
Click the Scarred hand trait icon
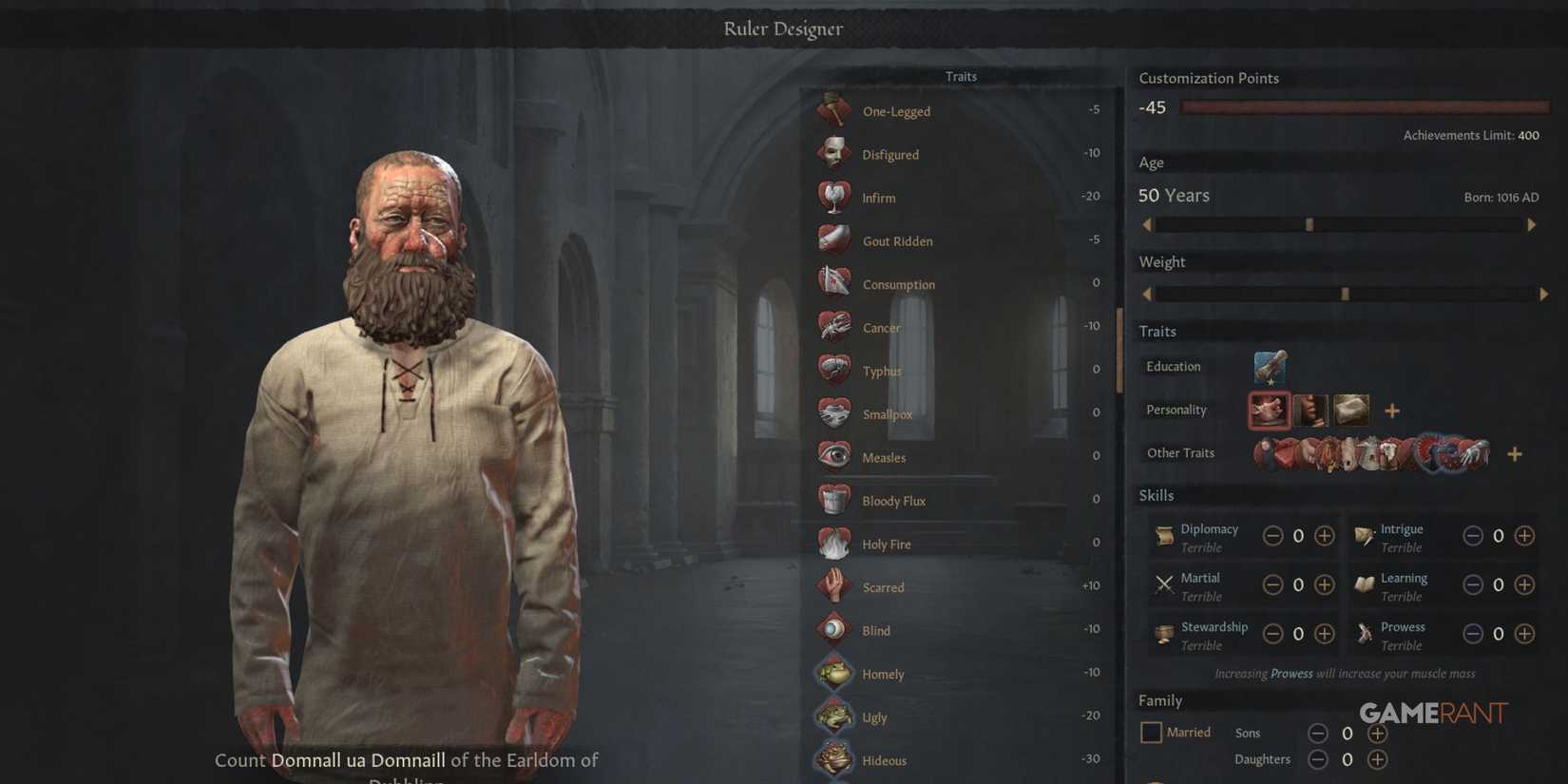pos(833,585)
